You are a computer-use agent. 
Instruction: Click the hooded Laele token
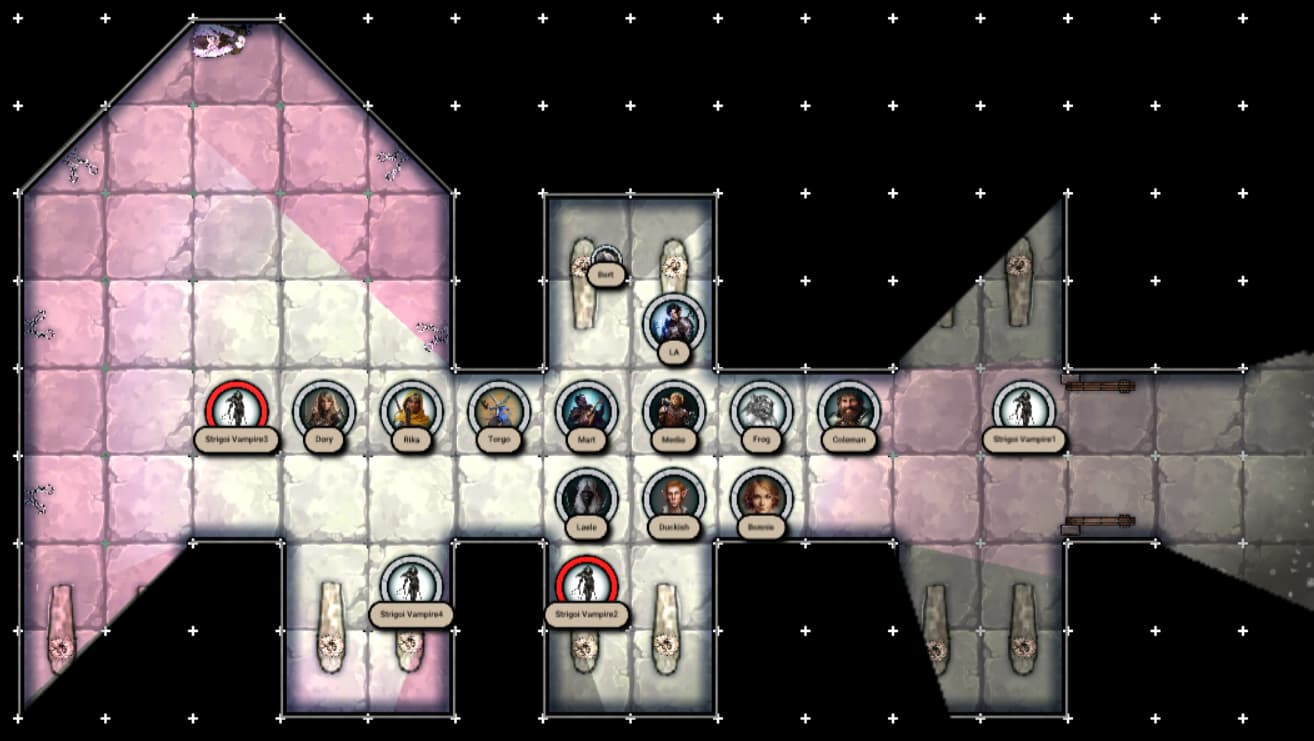coord(585,497)
